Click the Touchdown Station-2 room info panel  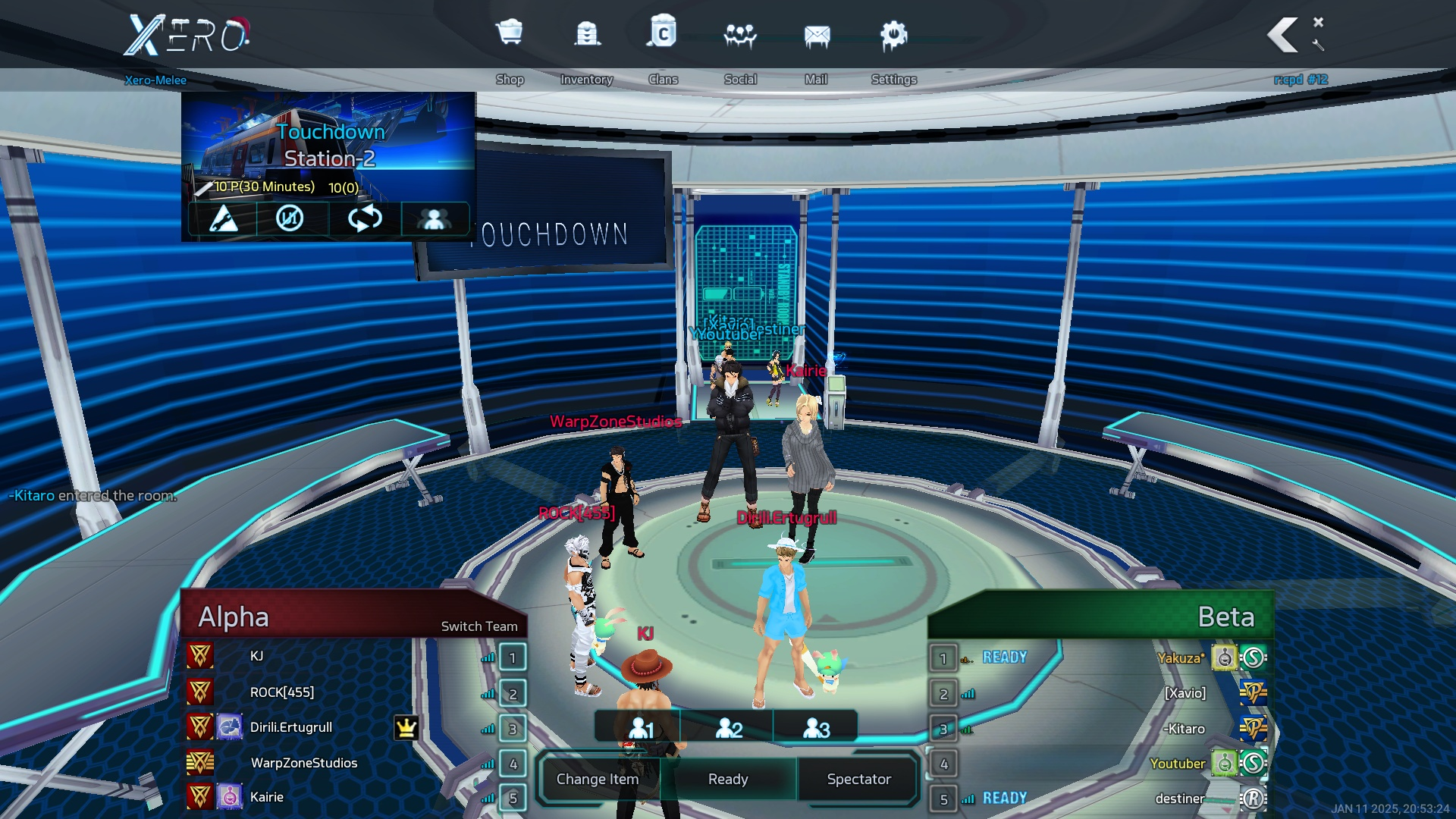[328, 146]
